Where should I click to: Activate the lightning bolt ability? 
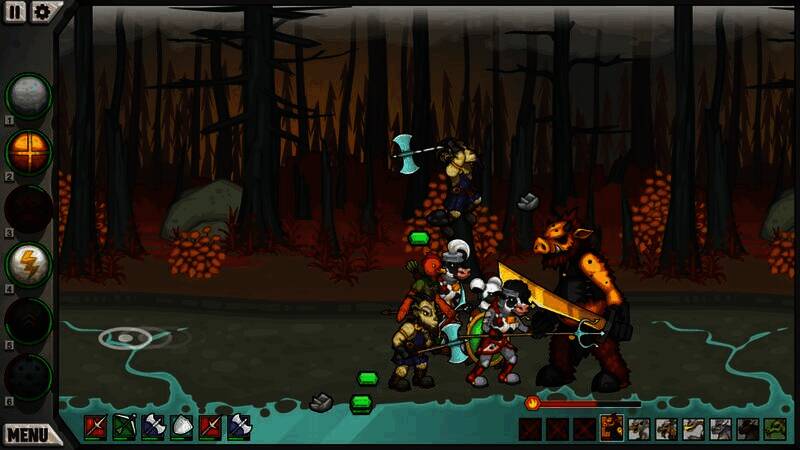pyautogui.click(x=28, y=264)
